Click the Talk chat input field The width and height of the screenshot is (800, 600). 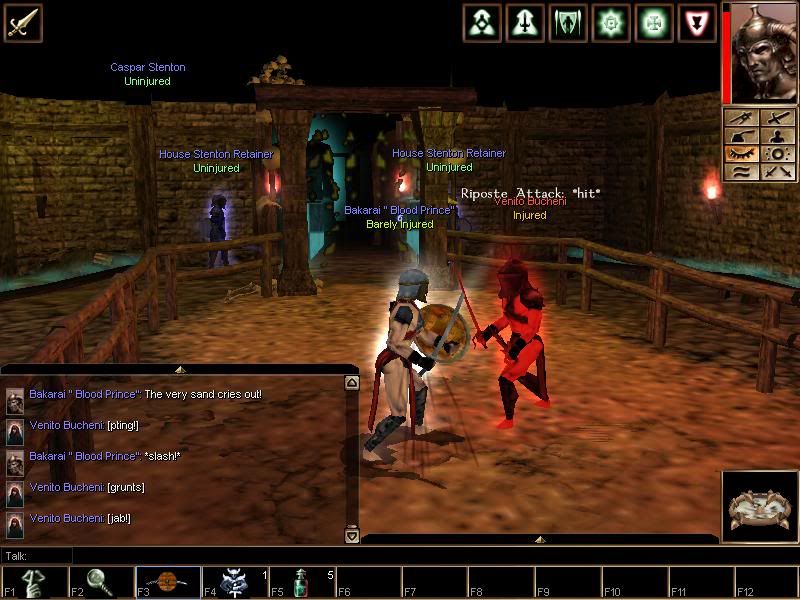point(200,556)
